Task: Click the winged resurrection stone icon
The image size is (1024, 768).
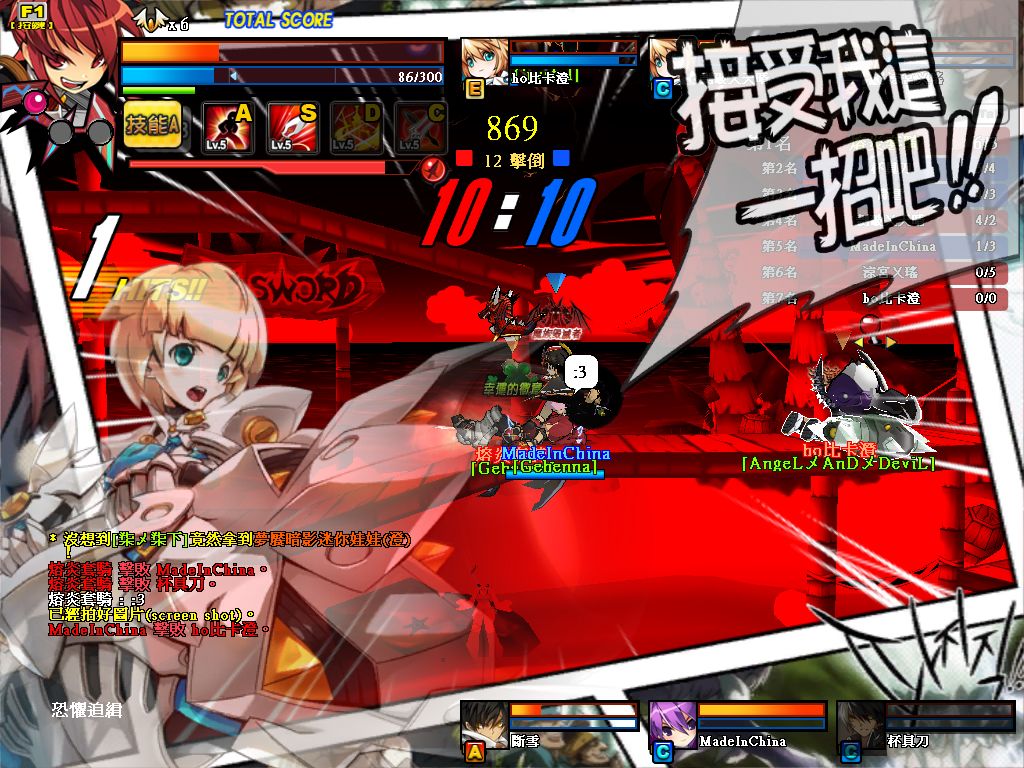Action: point(151,19)
